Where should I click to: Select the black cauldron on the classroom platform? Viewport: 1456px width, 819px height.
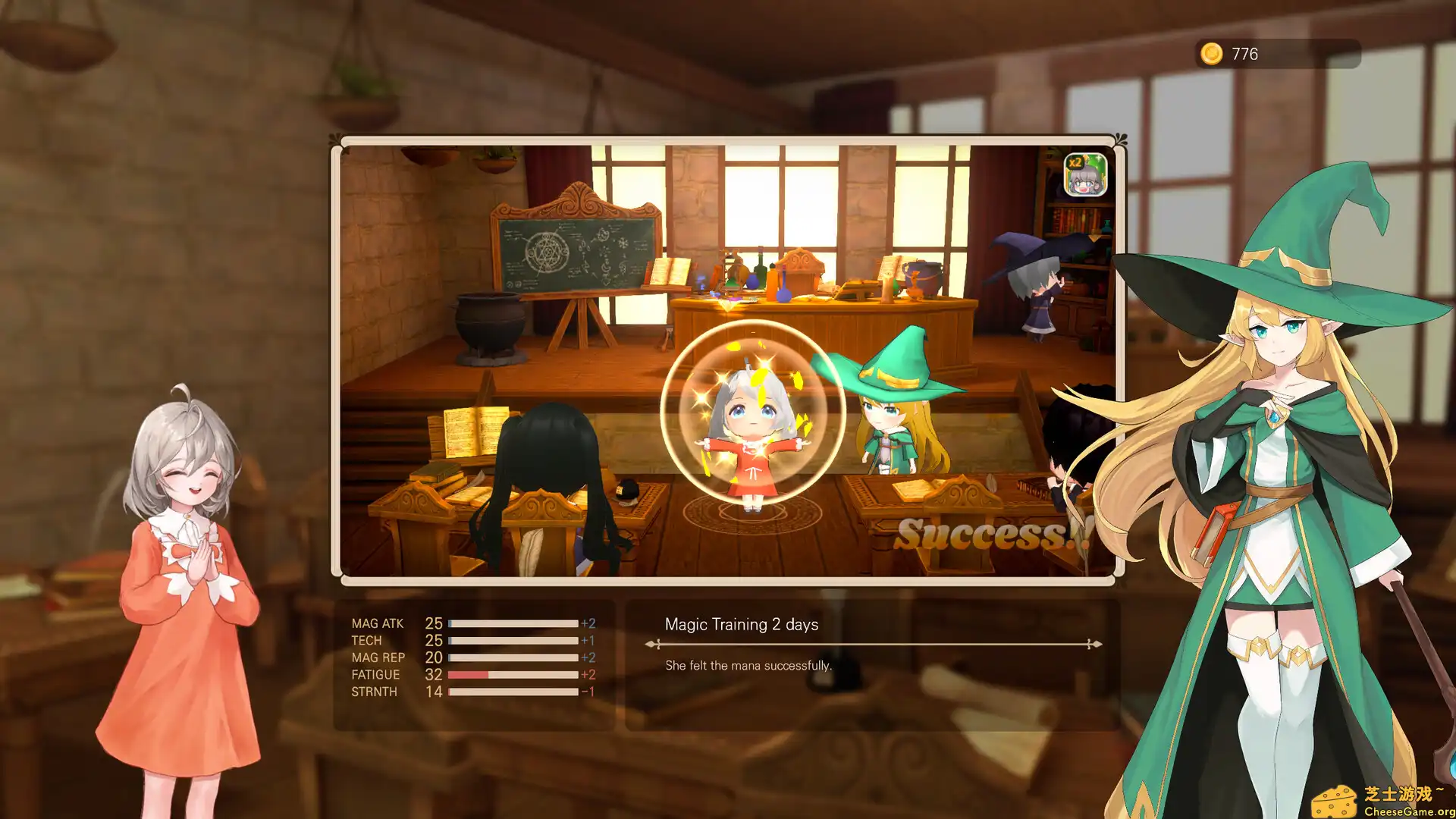[489, 322]
